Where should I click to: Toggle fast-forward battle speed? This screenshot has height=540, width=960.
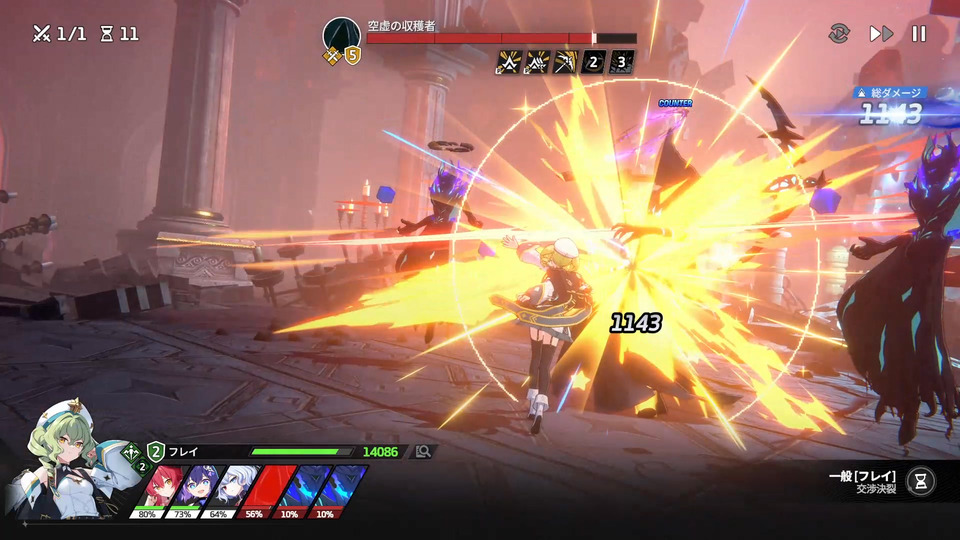click(880, 34)
